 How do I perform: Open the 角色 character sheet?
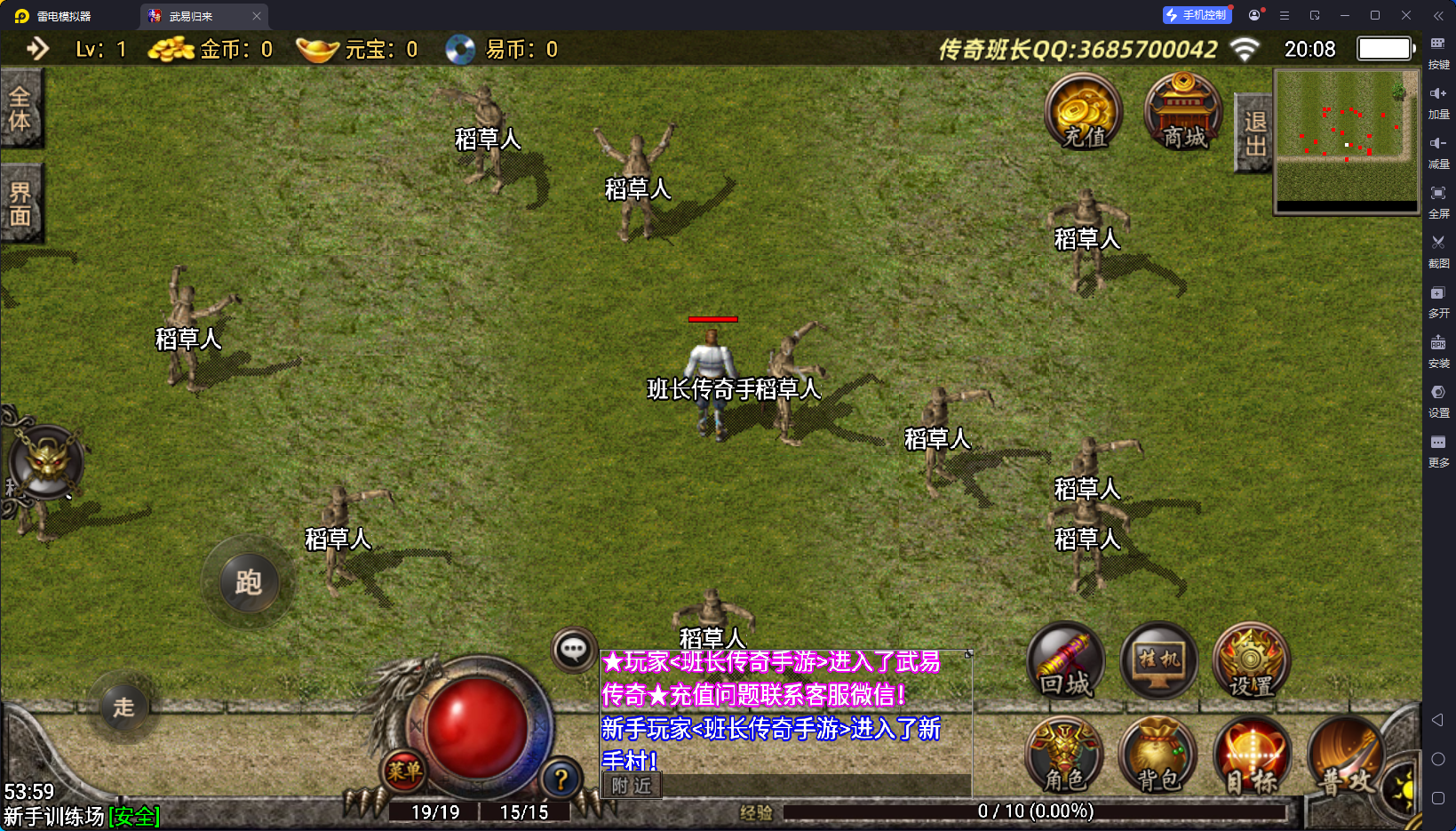pos(1064,756)
